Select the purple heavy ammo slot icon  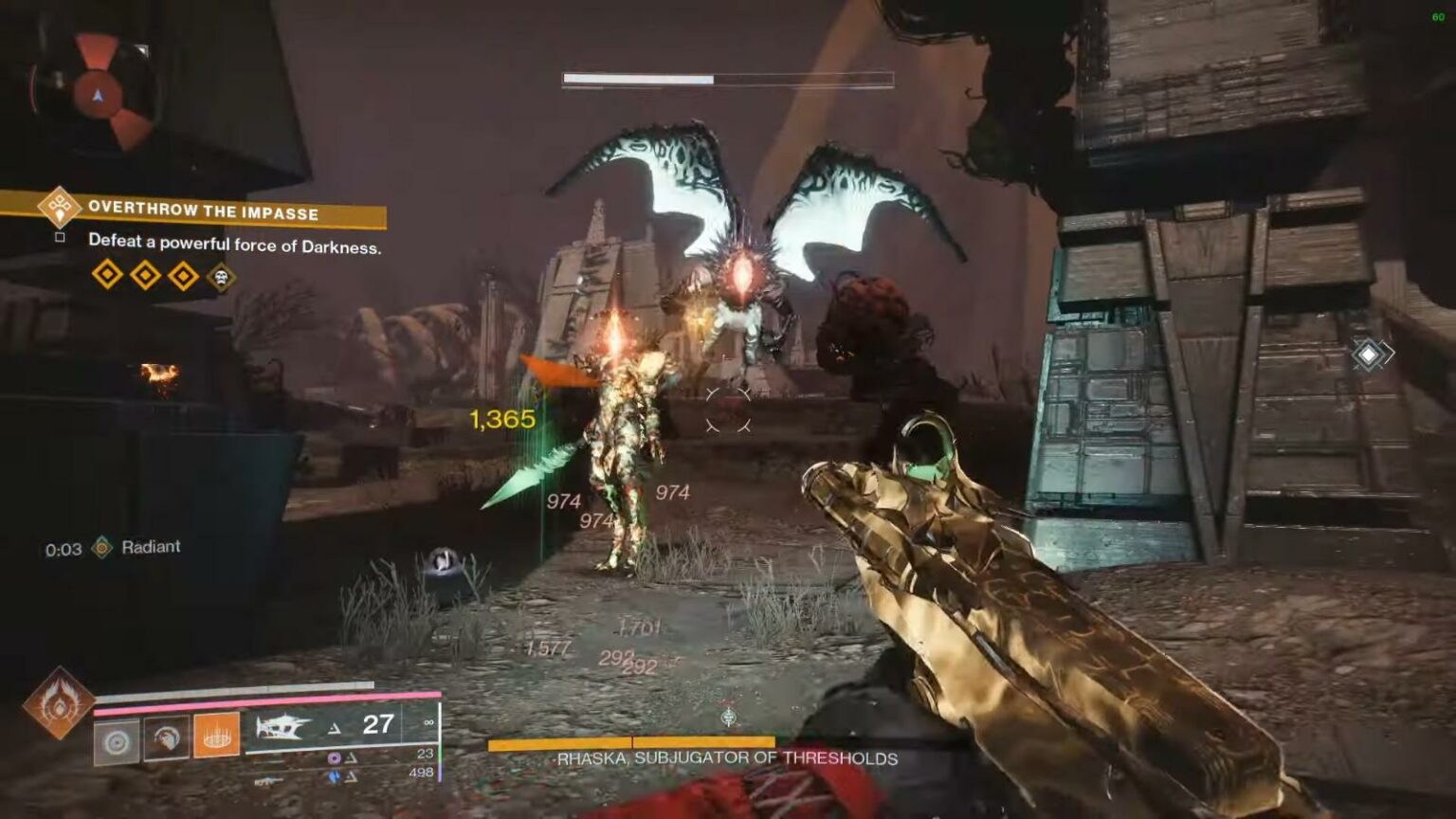[x=334, y=756]
